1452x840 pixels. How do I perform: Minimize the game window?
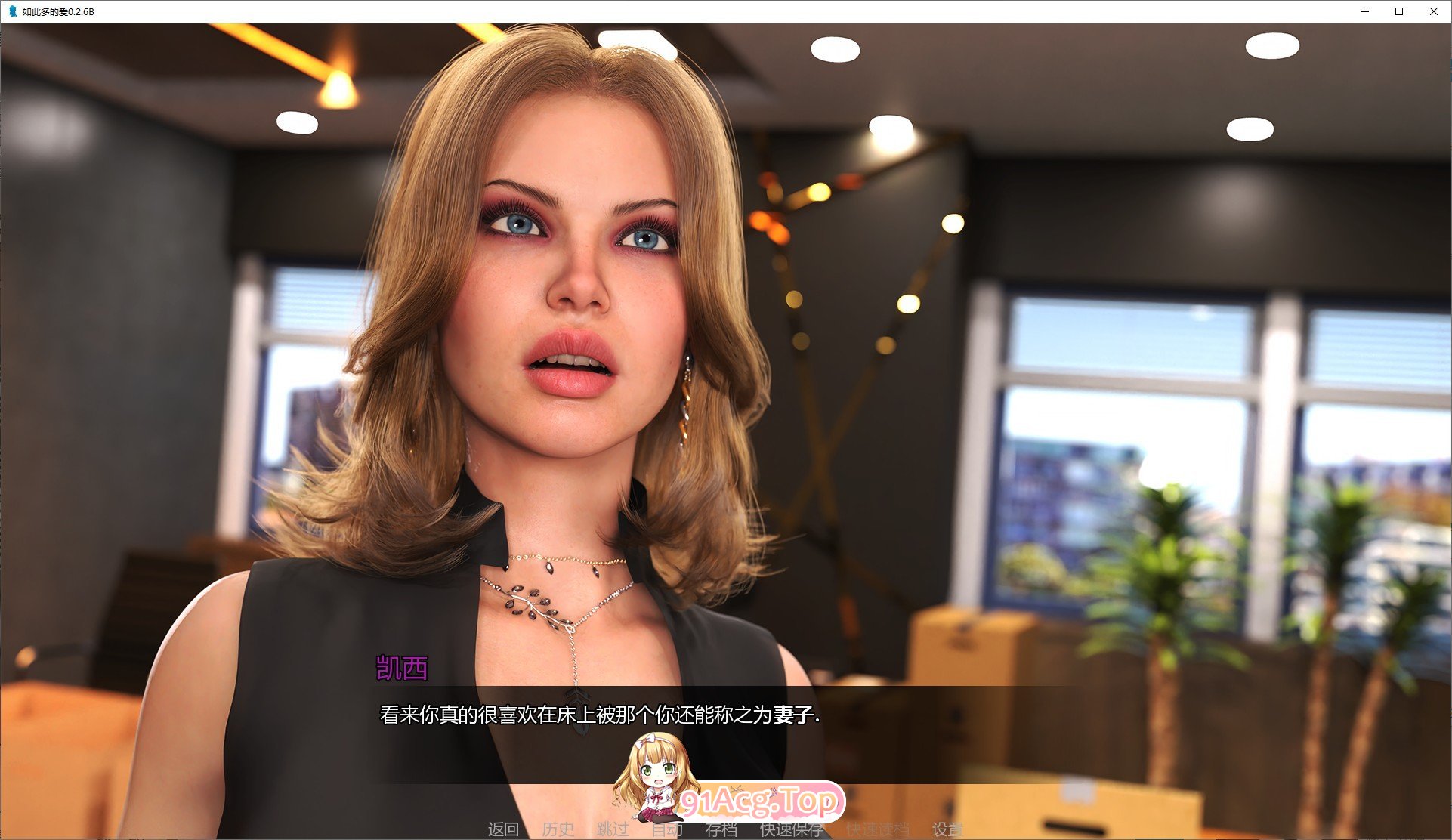coord(1365,11)
